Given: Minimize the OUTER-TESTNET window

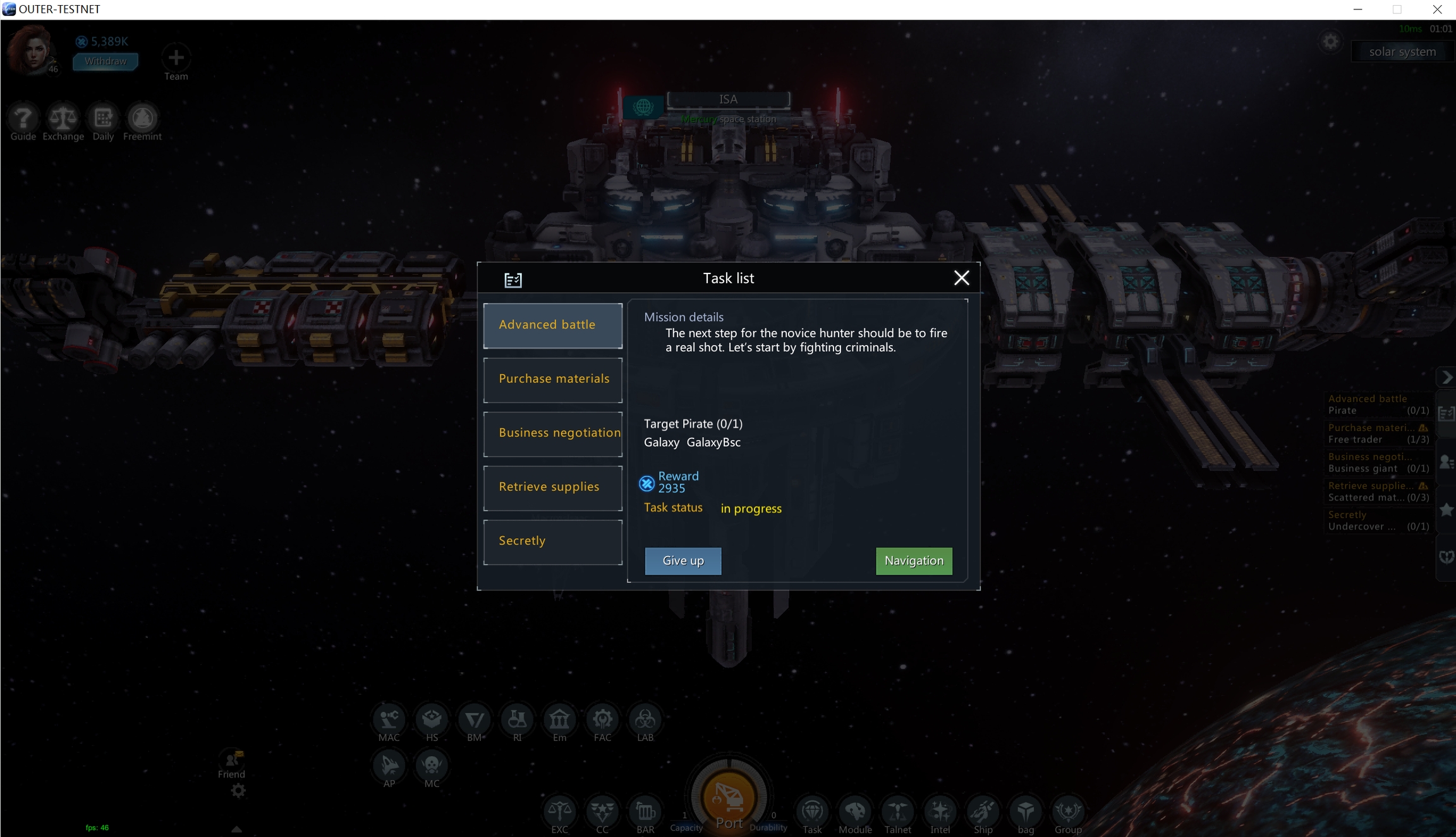Looking at the screenshot, I should coord(1357,9).
